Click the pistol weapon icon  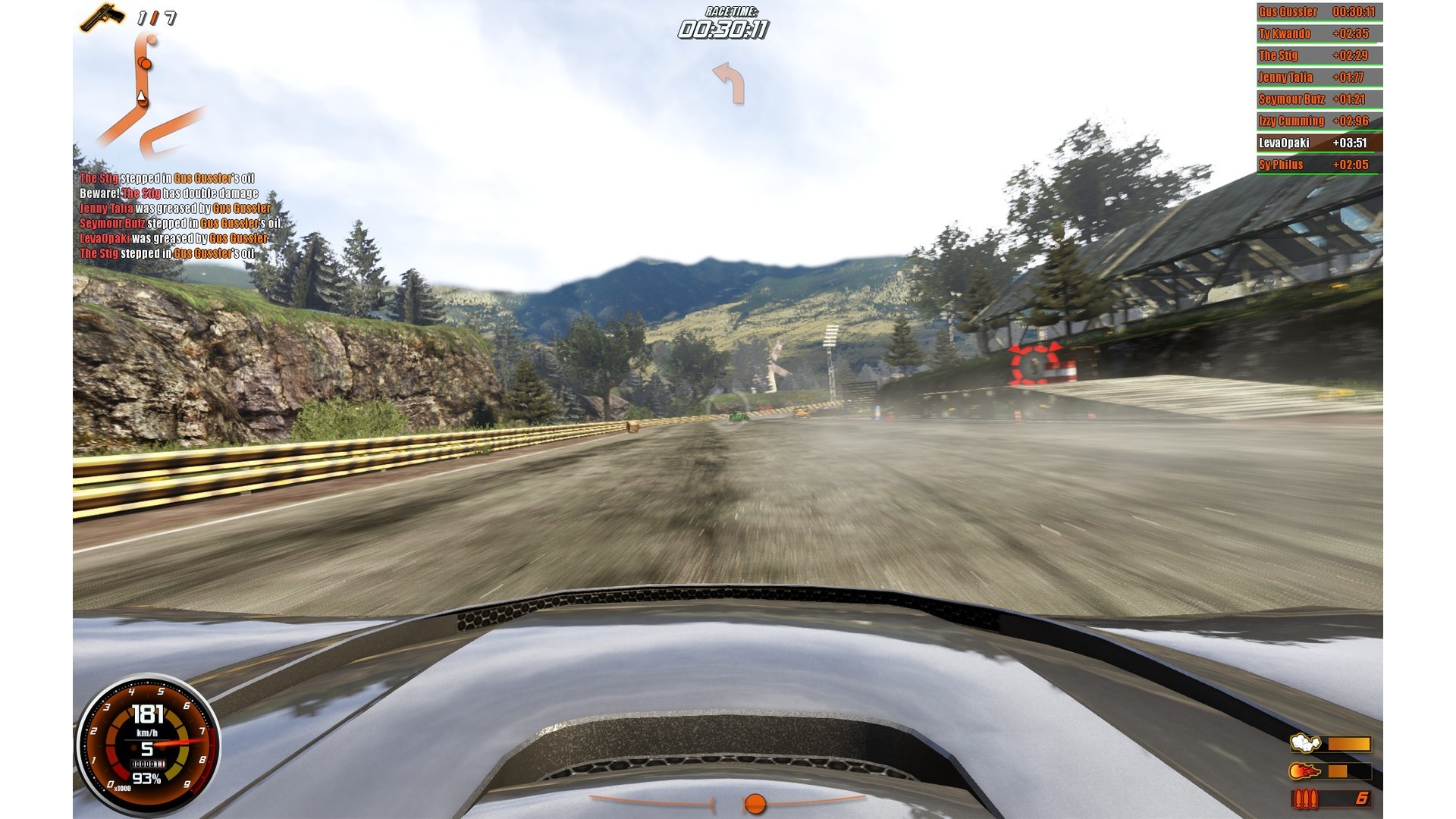pos(102,17)
